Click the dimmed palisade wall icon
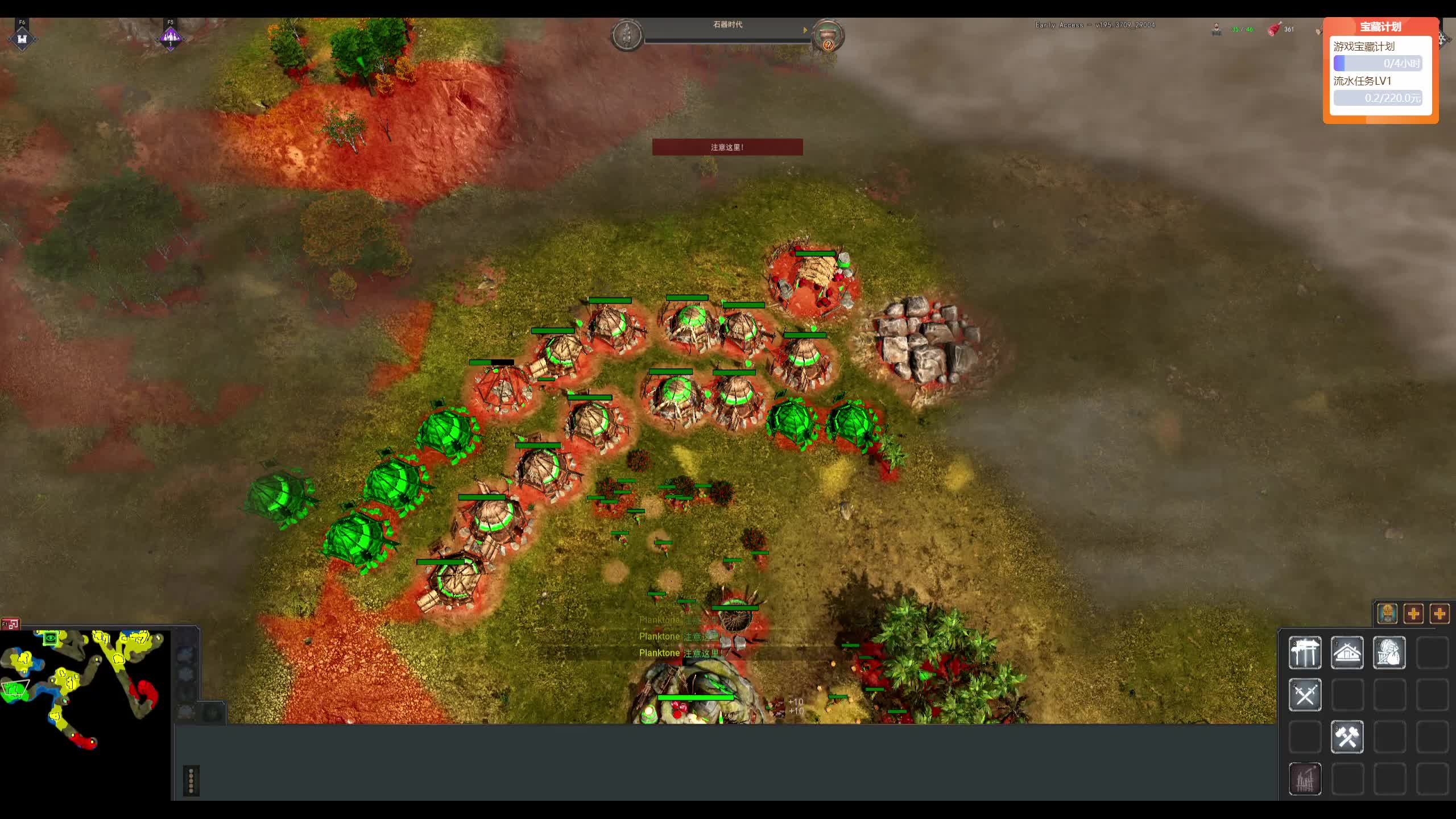Screen dimensions: 1456x819 point(1305,779)
